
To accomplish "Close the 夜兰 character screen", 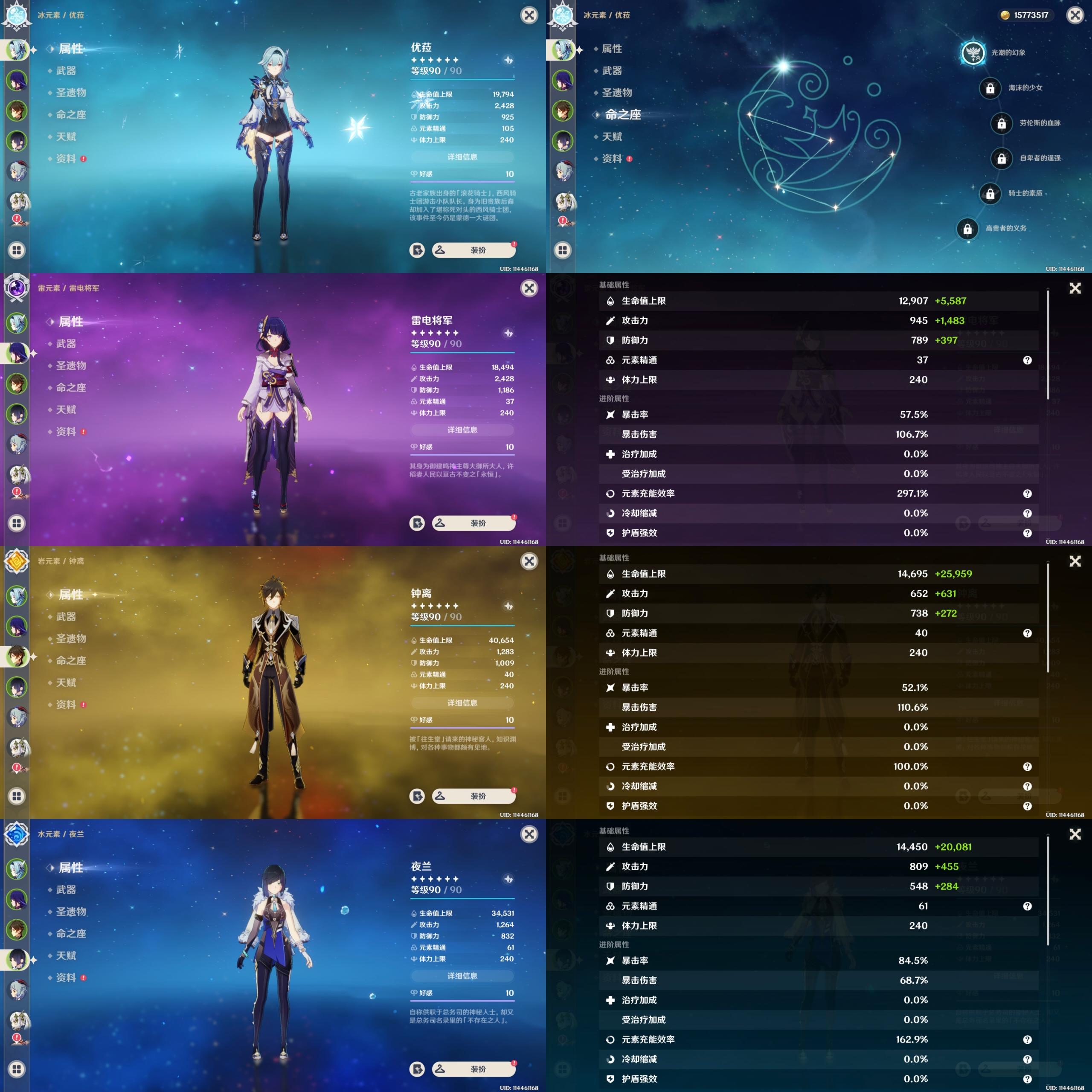I will (x=529, y=834).
